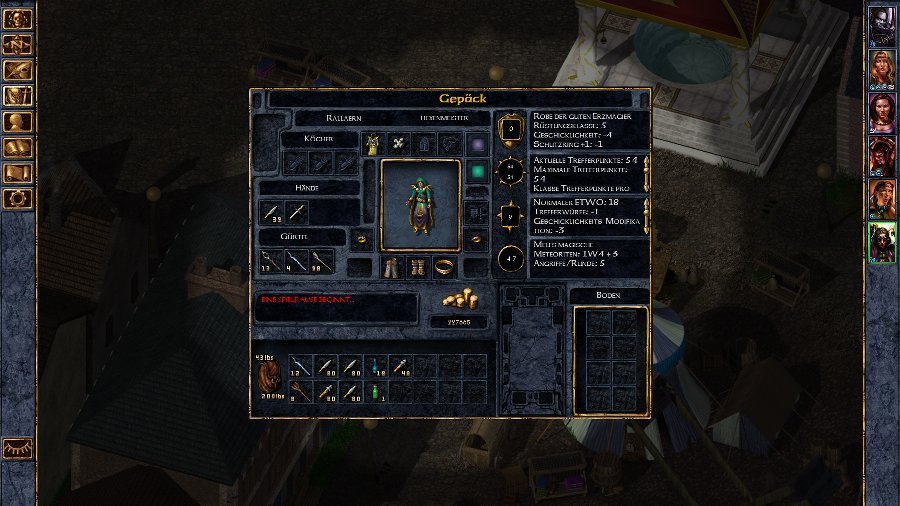Open the priest scroll icon
Screen dimensions: 900x506
(x=19, y=174)
